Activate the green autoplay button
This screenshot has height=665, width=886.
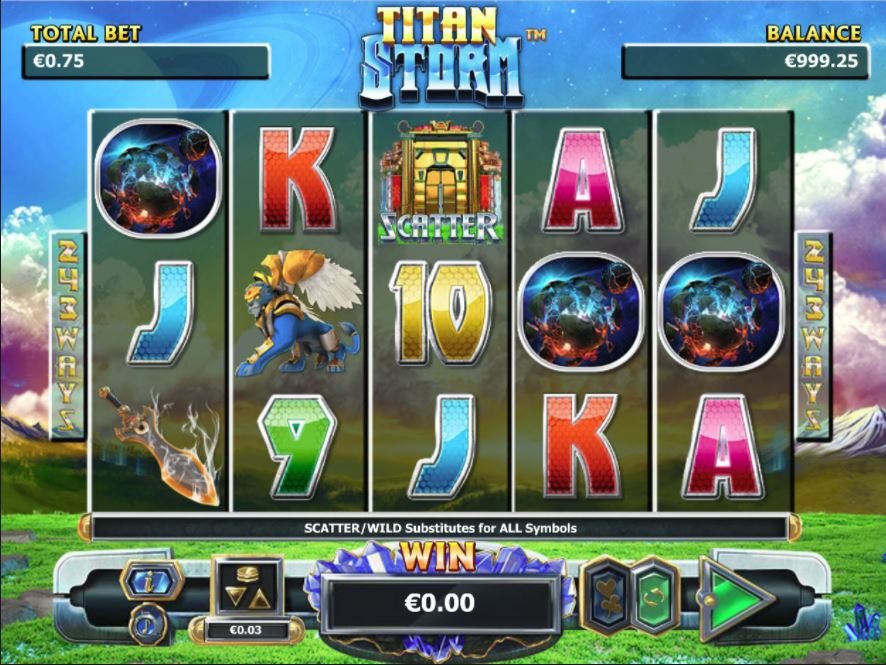[x=654, y=598]
